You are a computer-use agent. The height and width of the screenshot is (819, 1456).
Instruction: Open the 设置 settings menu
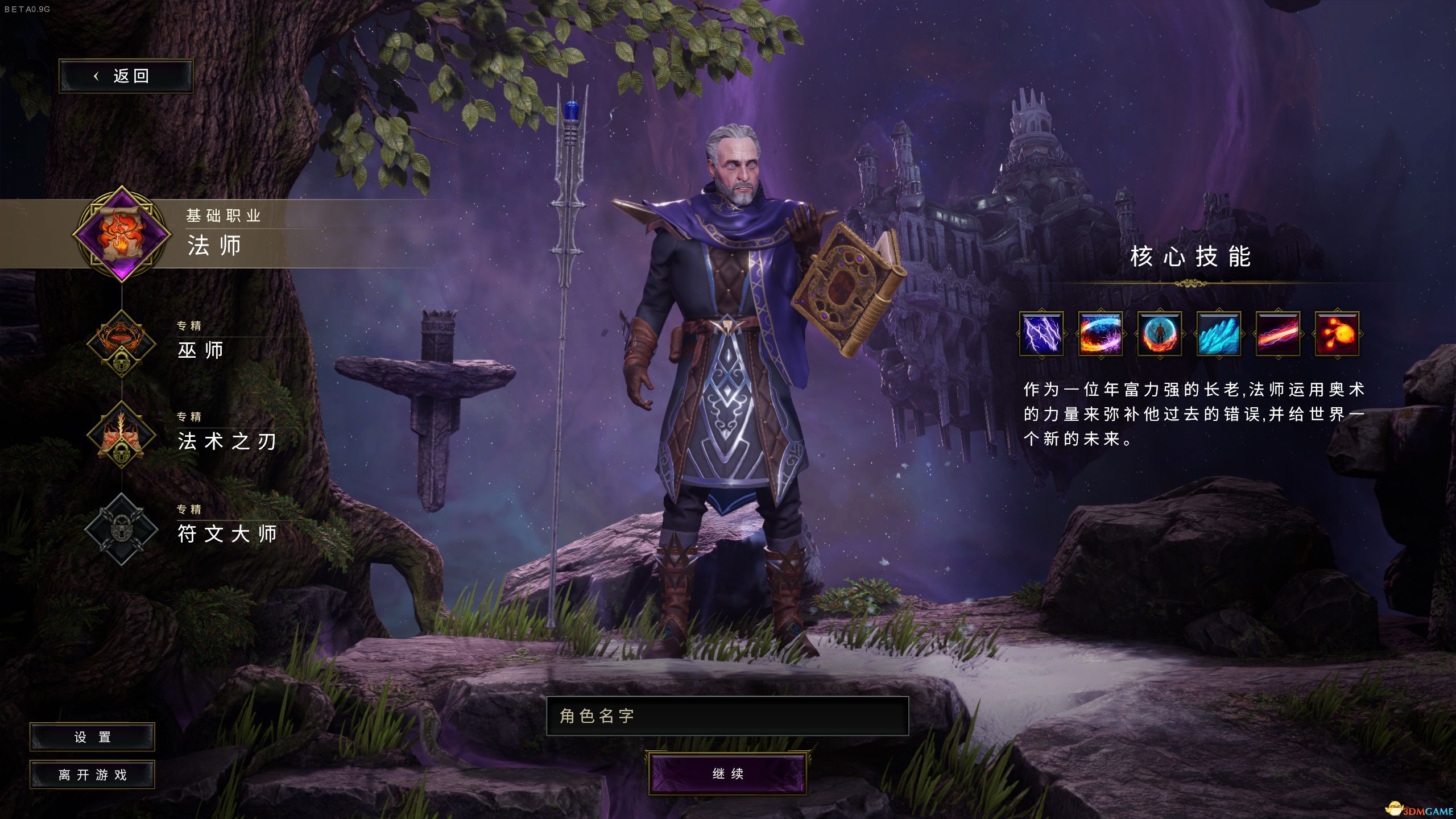(92, 737)
